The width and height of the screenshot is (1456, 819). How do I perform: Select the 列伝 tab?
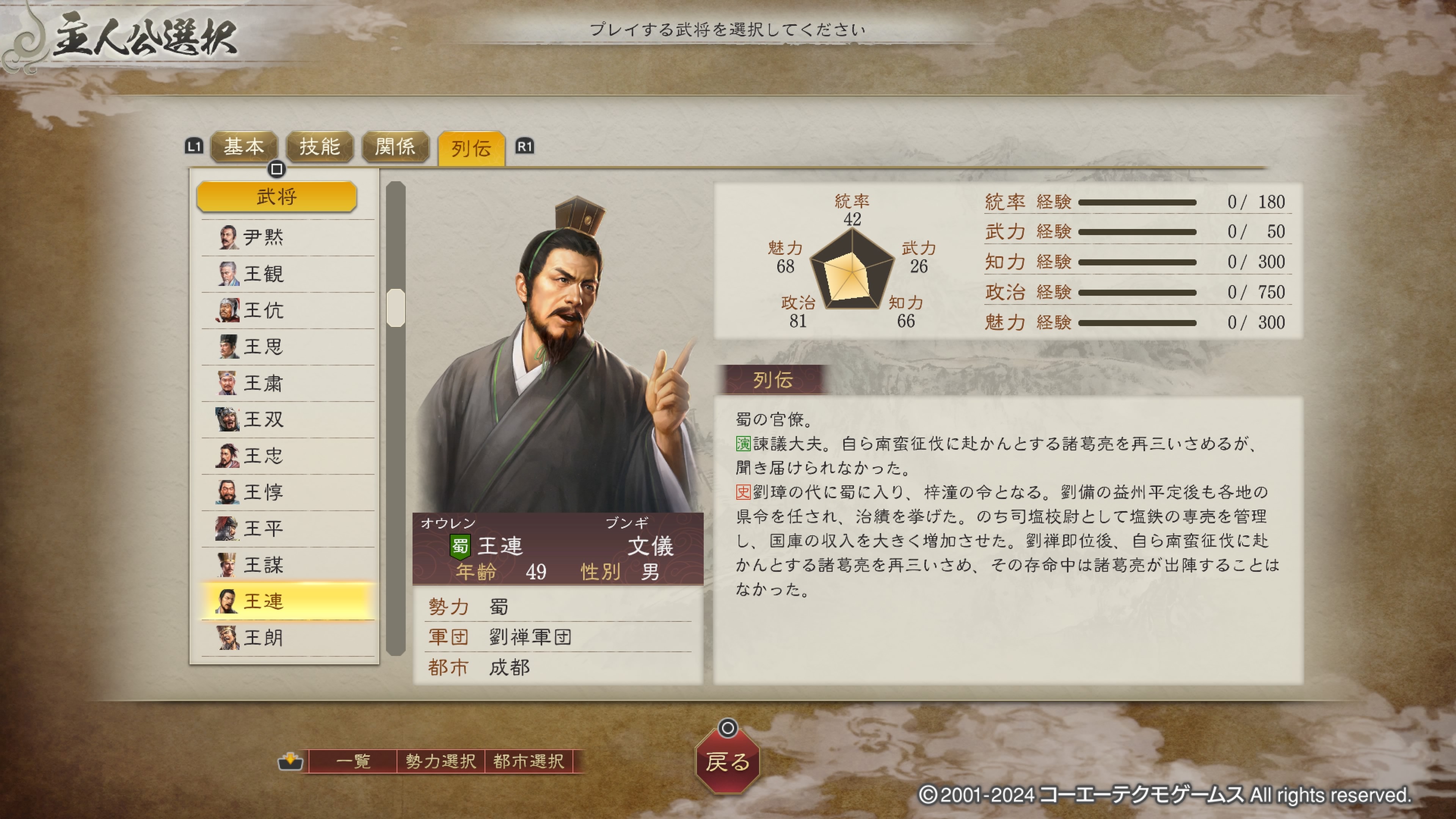[471, 149]
